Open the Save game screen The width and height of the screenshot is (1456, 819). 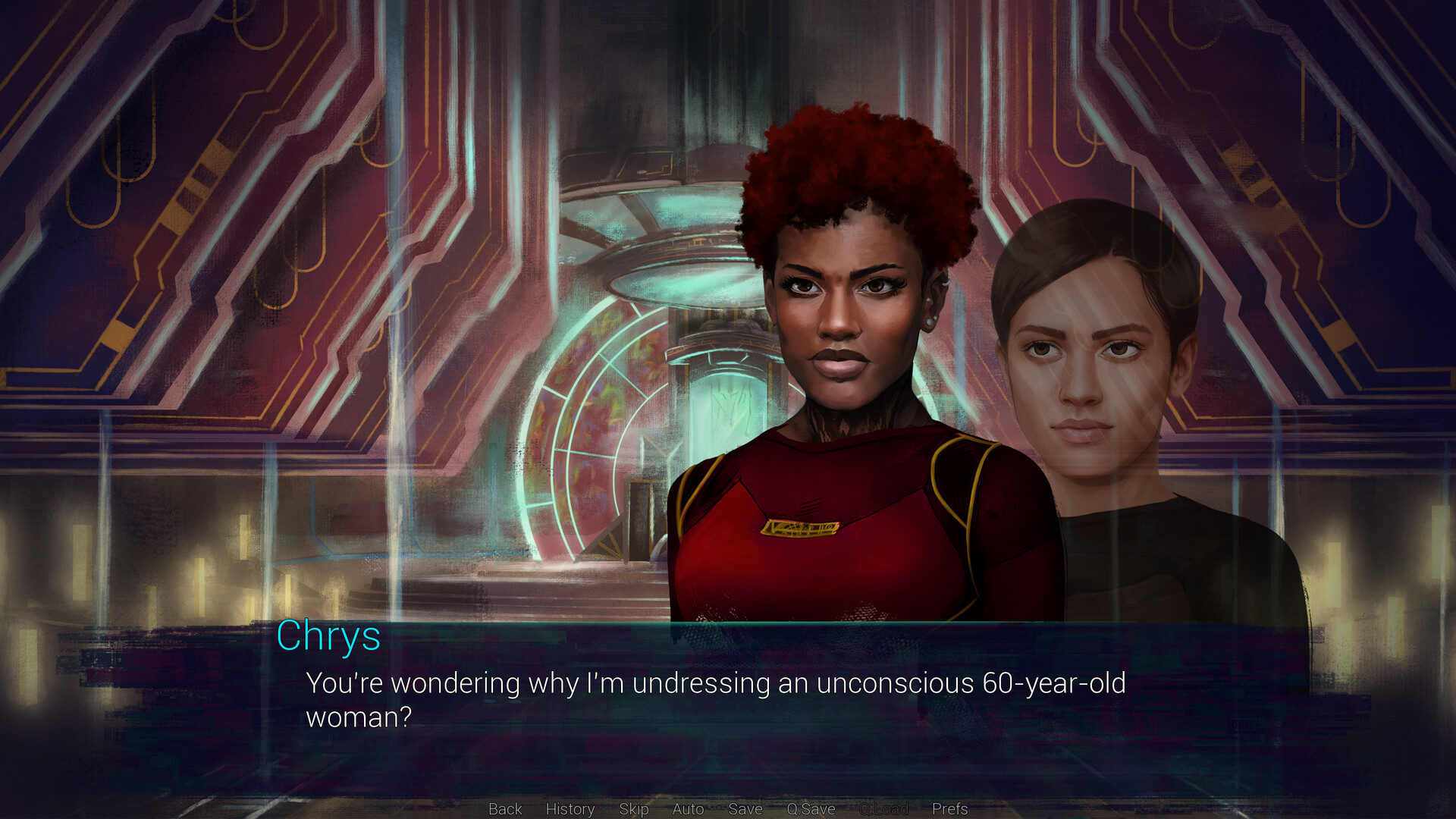pos(745,809)
